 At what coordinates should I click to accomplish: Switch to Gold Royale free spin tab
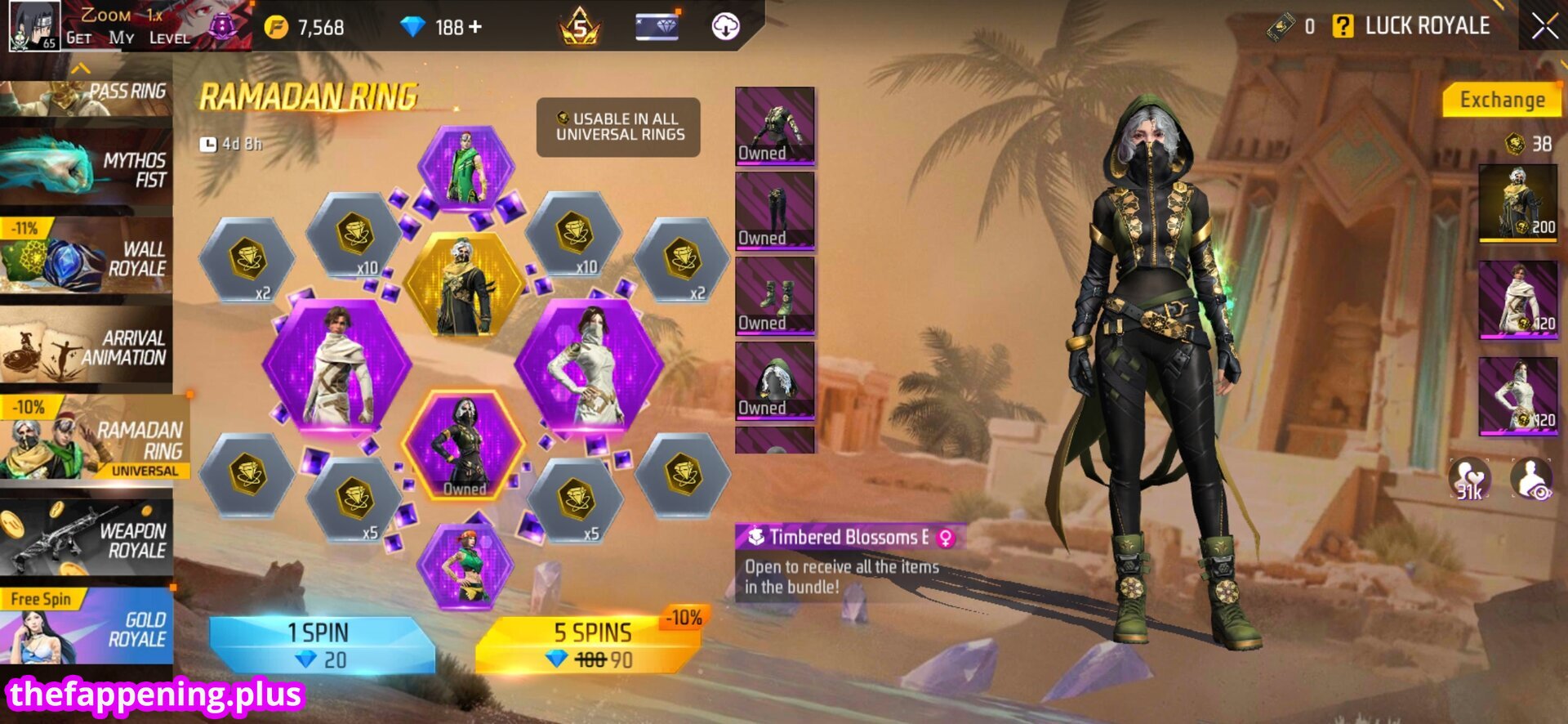point(87,628)
